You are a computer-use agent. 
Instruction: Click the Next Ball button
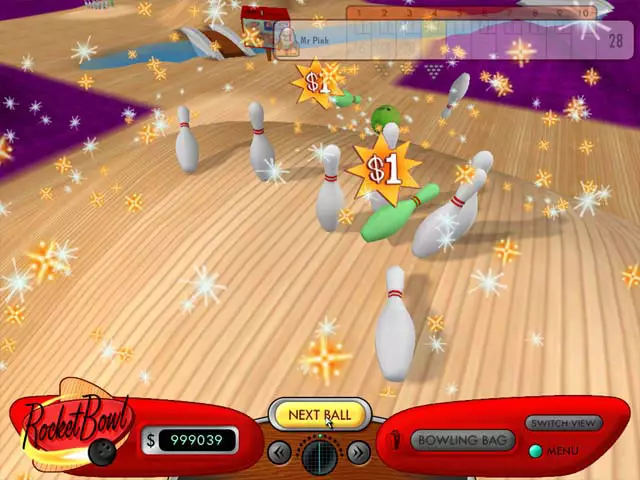[319, 415]
